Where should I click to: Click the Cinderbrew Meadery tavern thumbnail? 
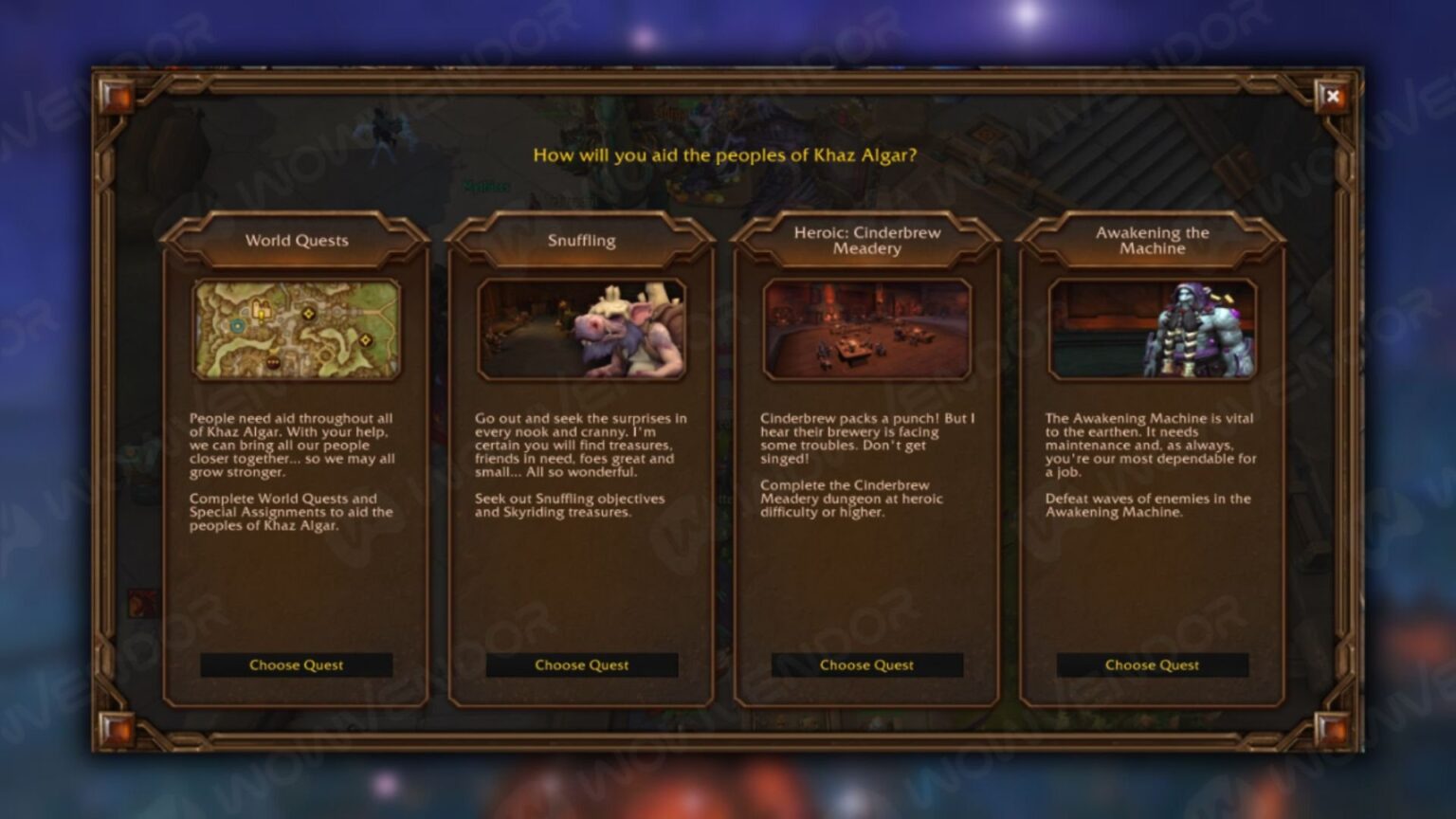(x=865, y=329)
